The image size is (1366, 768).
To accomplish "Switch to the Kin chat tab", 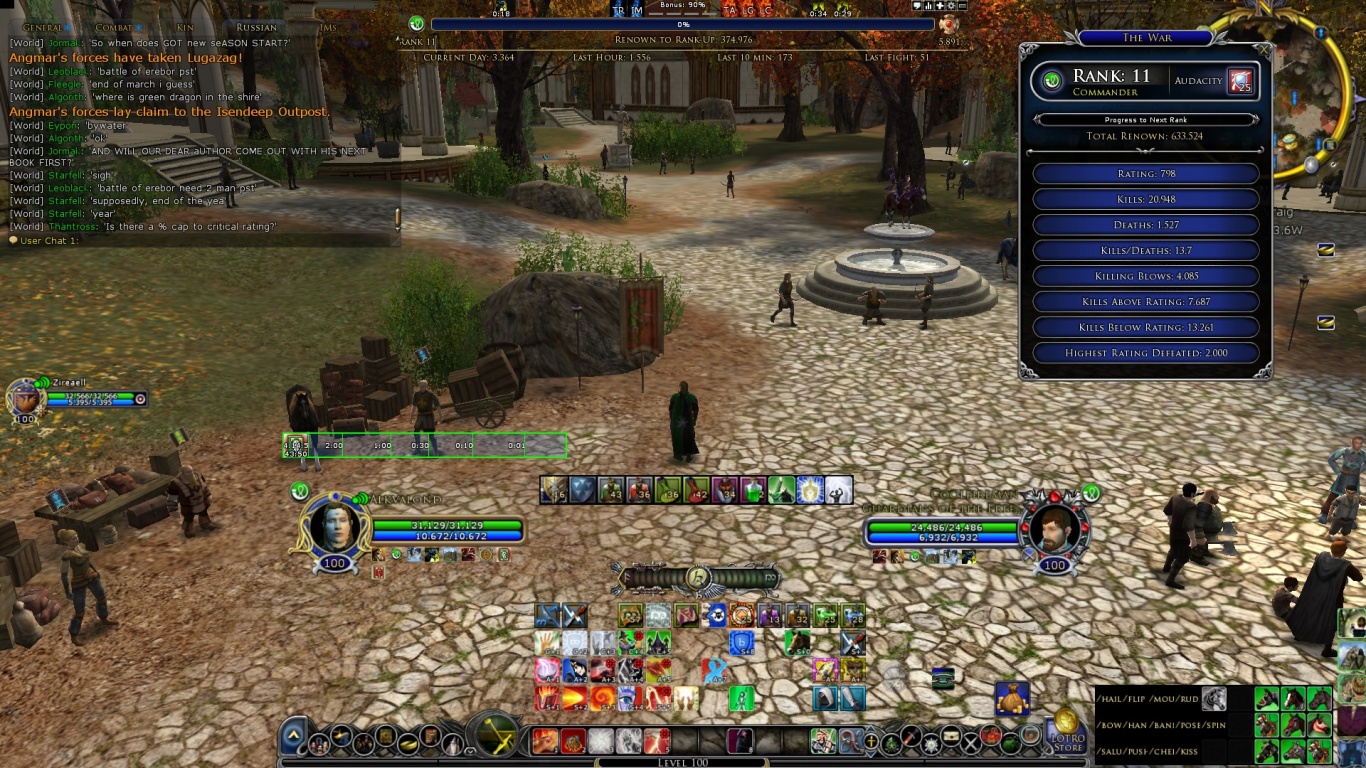I will [x=186, y=27].
